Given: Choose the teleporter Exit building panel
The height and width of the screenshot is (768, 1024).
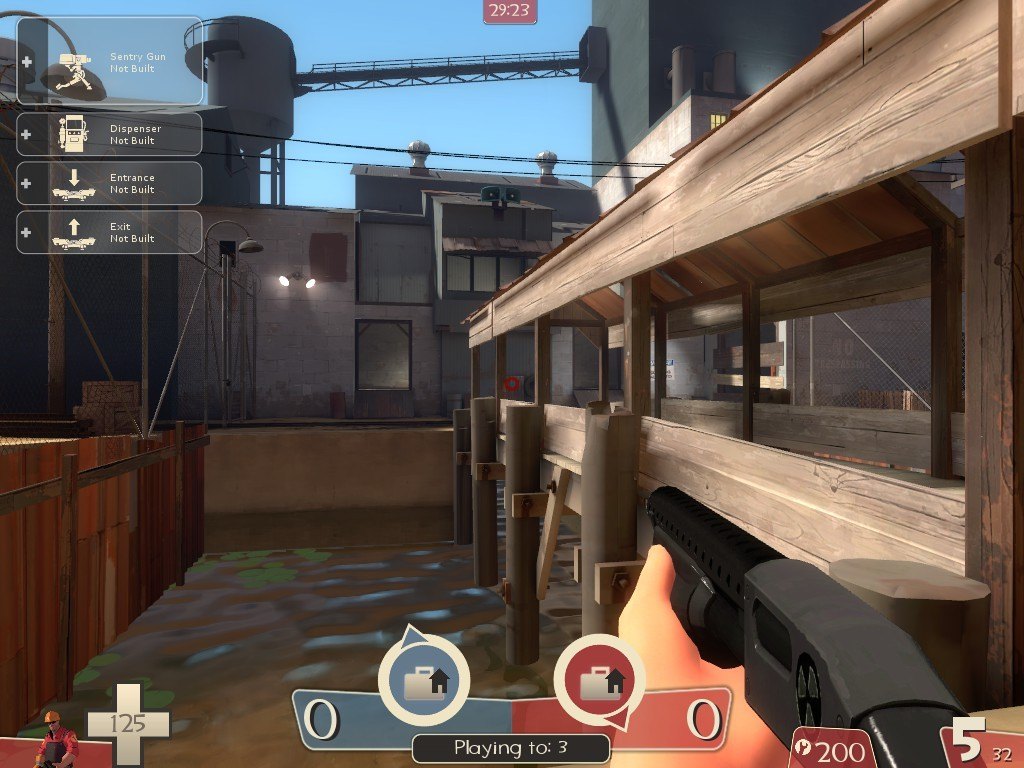Looking at the screenshot, I should pyautogui.click(x=110, y=232).
